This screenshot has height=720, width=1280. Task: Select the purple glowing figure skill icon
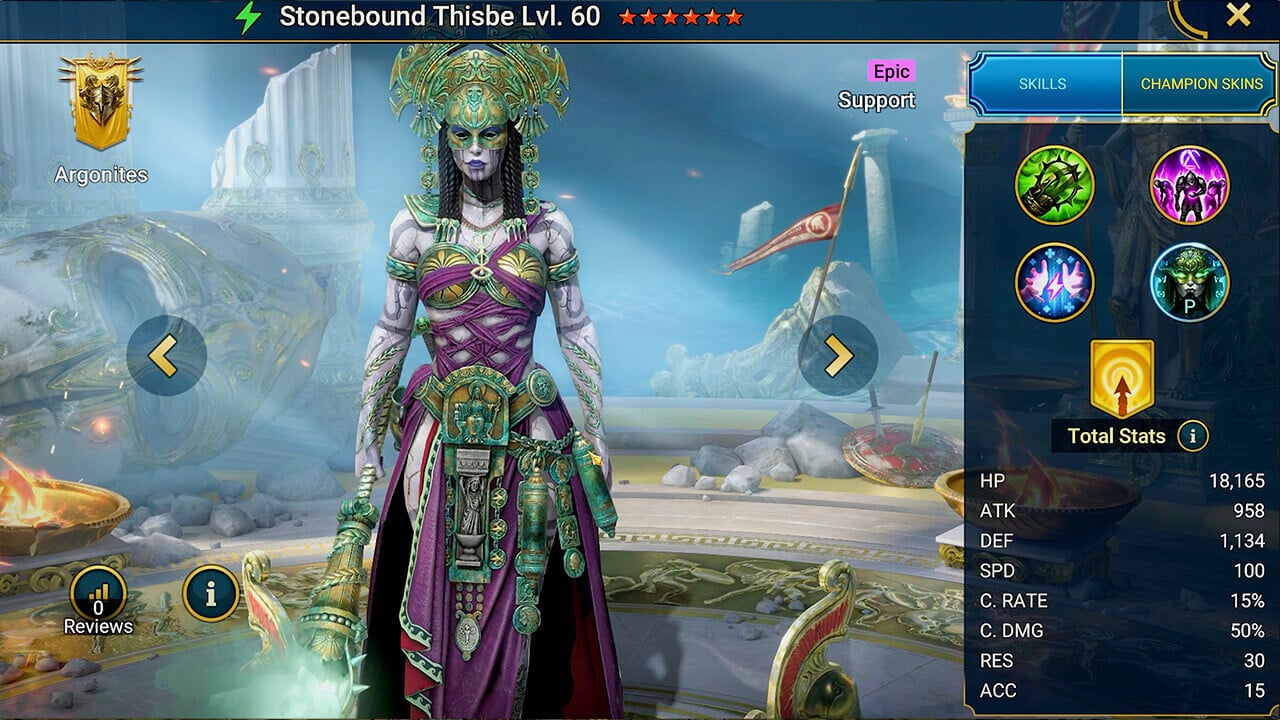click(1189, 185)
